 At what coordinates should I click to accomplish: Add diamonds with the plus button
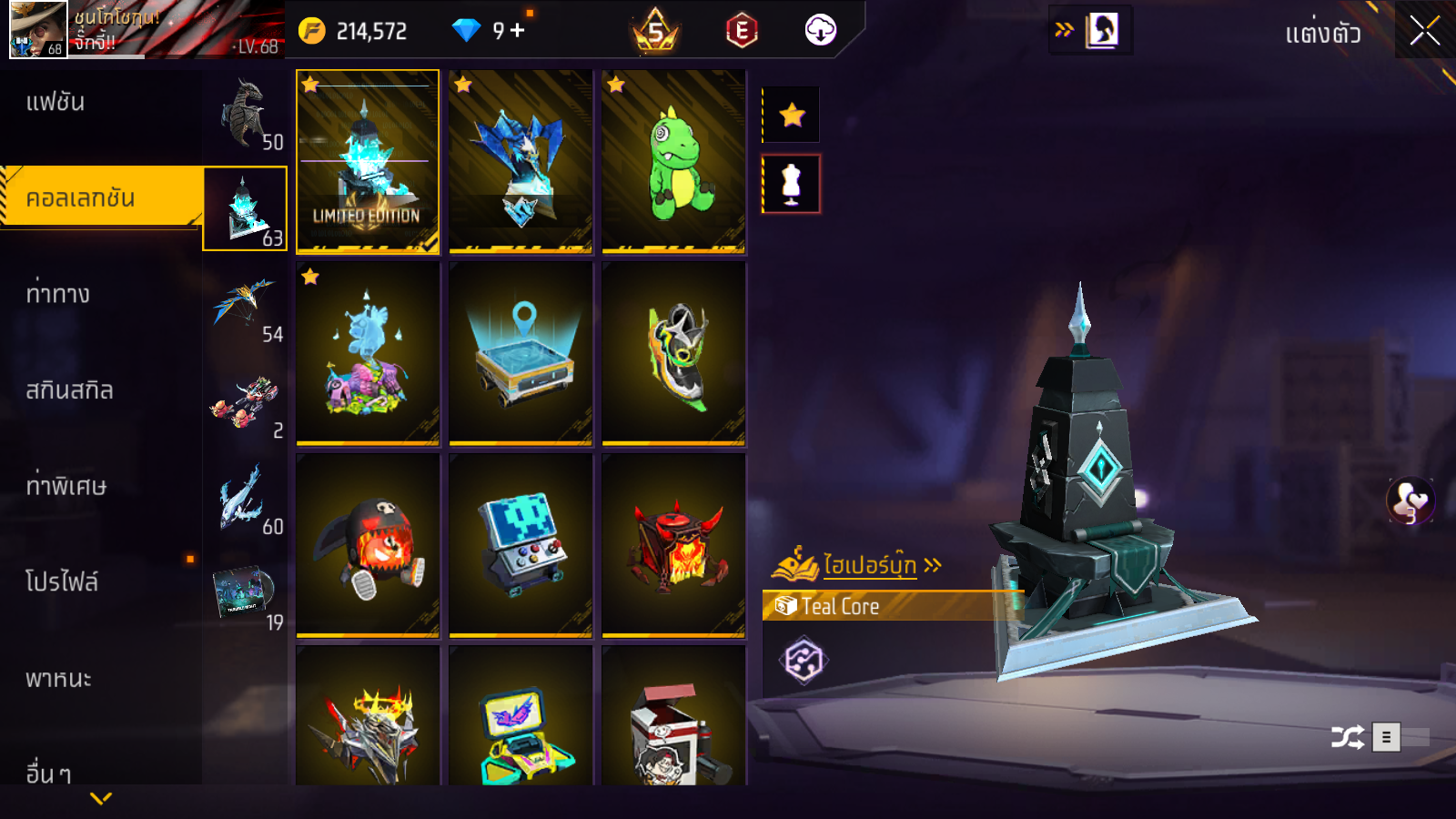(518, 30)
